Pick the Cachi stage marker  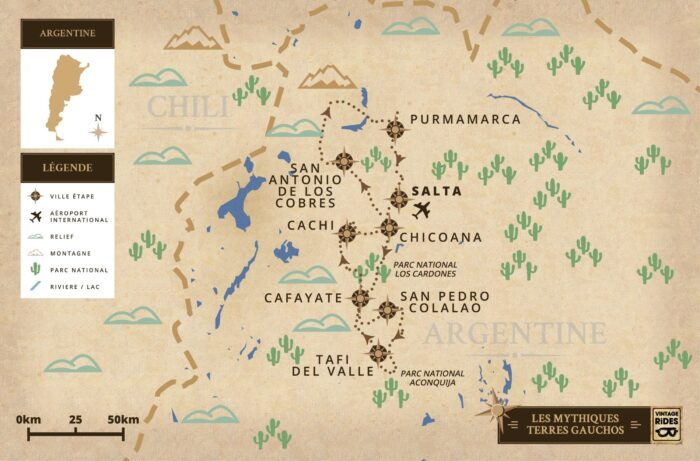click(347, 233)
